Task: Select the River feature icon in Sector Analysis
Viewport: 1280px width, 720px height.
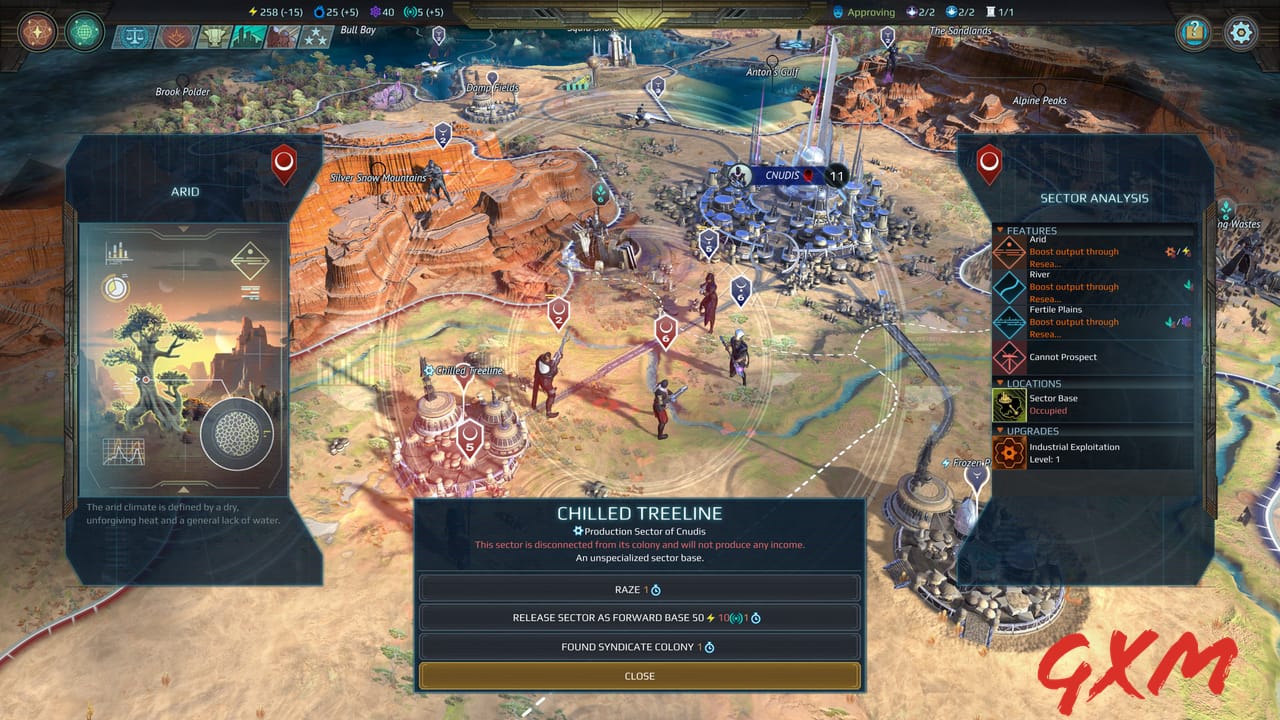Action: (x=1009, y=289)
